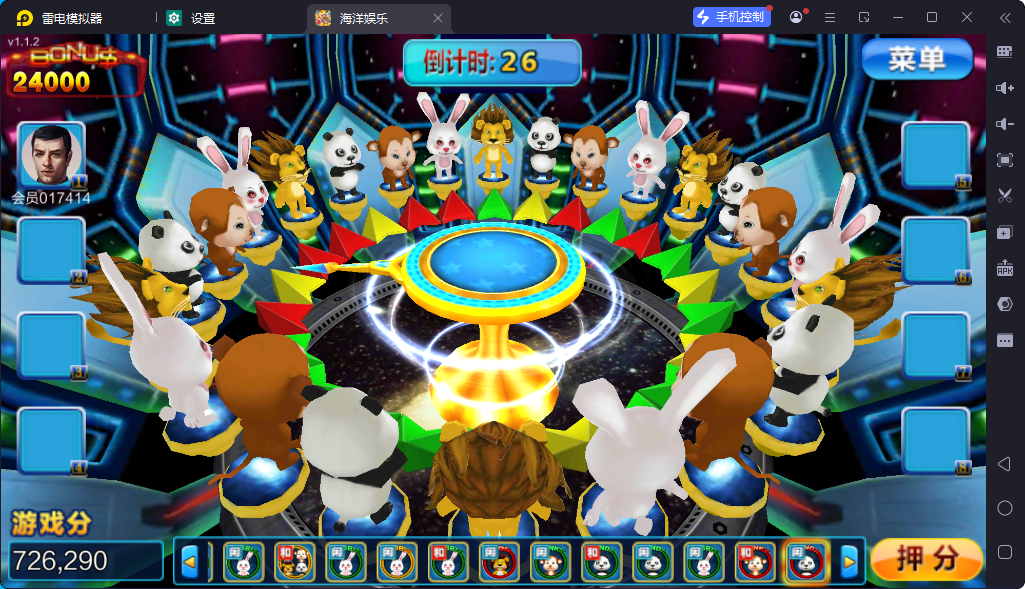The width and height of the screenshot is (1025, 589).
Task: Select the empty player seat numbered 5
Action: [x=935, y=155]
